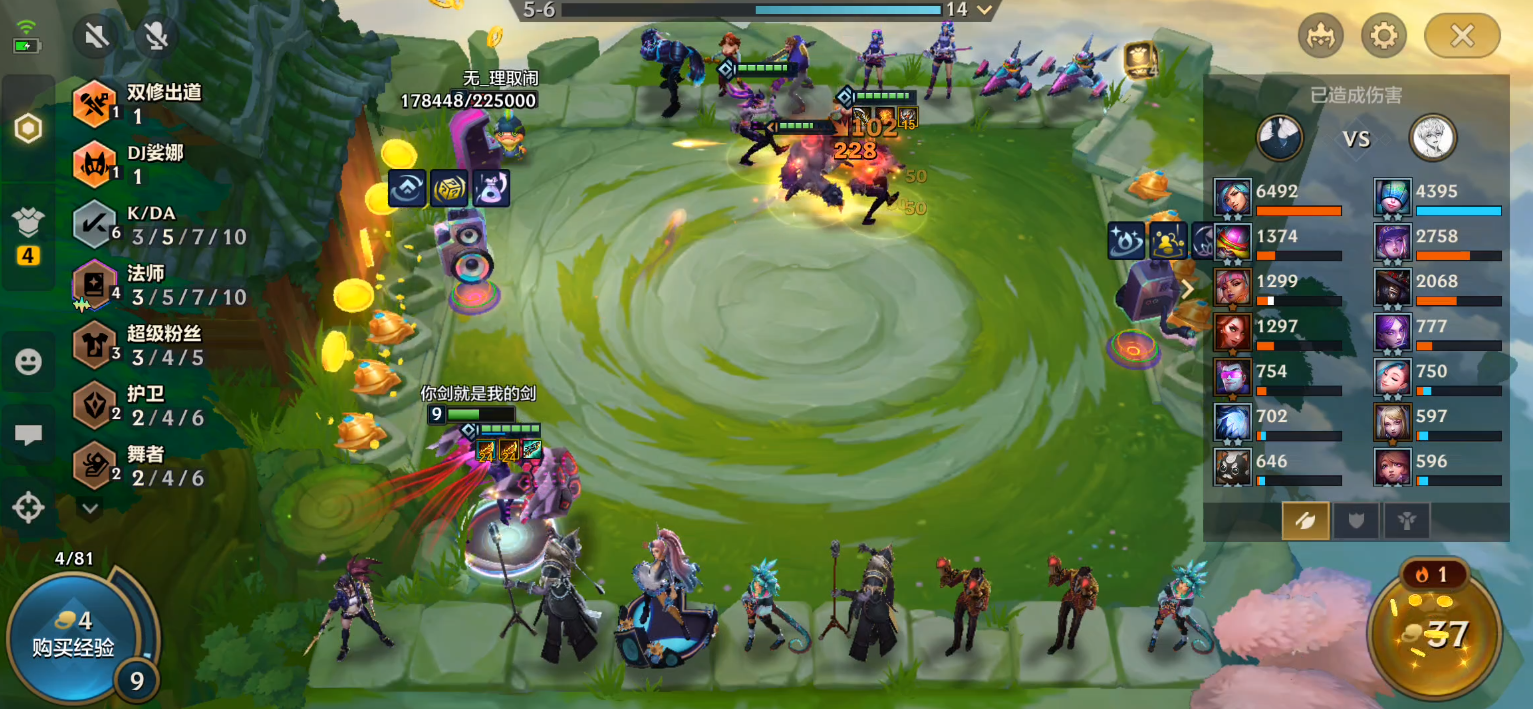
Task: Expand the stage 5-6 round dropdown arrow
Action: 985,10
